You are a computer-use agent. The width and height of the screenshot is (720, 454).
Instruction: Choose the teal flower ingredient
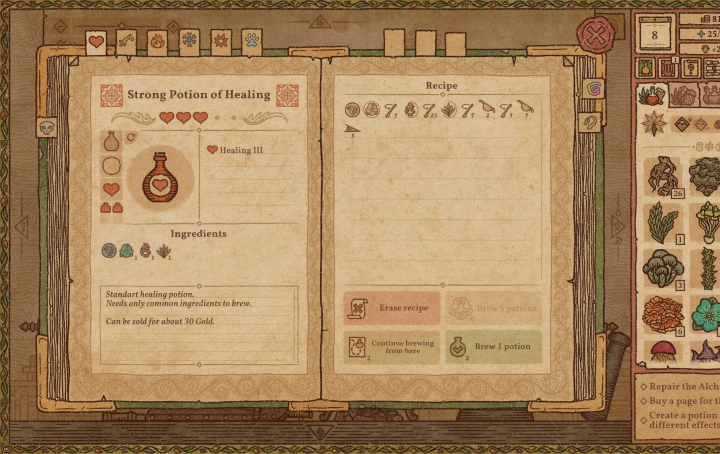point(706,315)
